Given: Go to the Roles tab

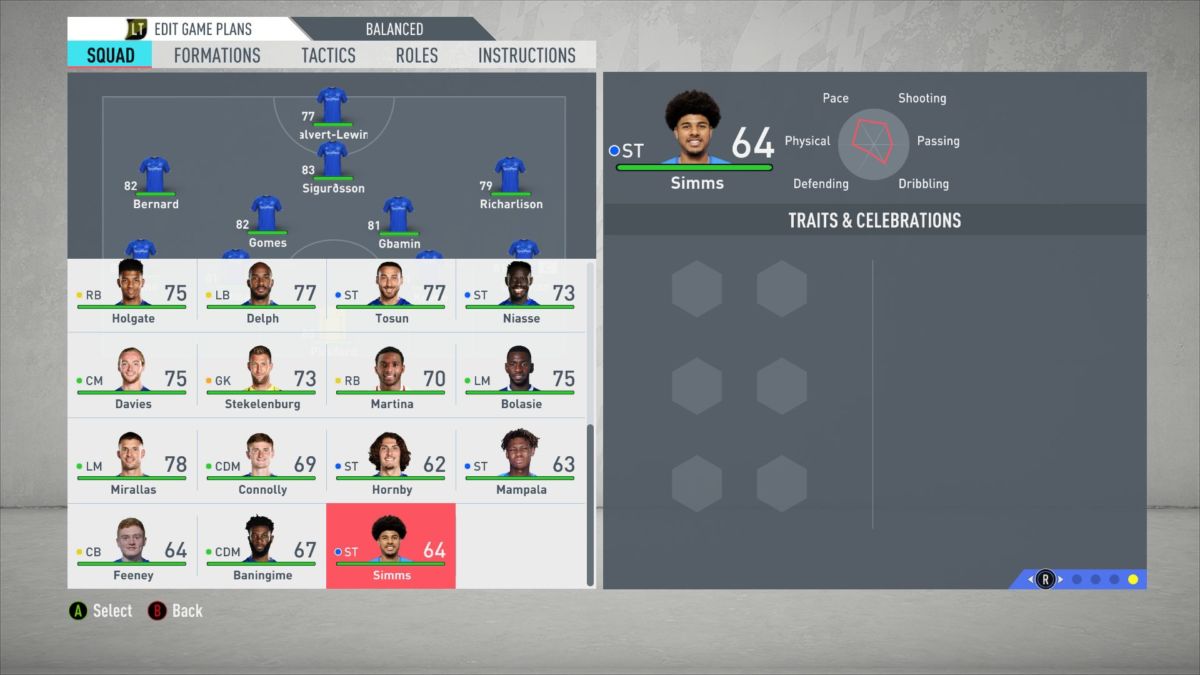Looking at the screenshot, I should pyautogui.click(x=416, y=56).
